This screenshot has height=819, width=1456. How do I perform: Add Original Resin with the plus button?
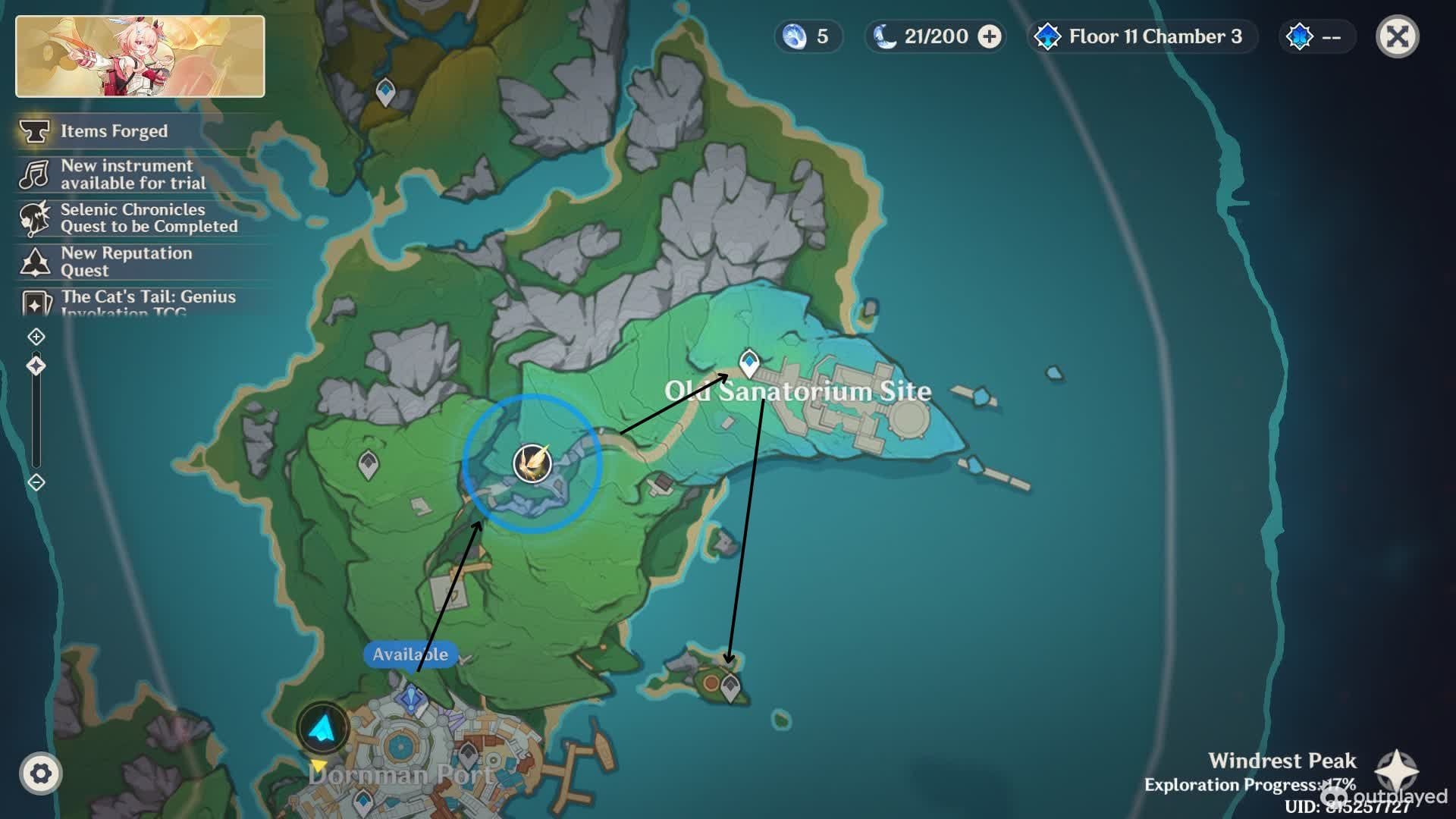point(990,36)
